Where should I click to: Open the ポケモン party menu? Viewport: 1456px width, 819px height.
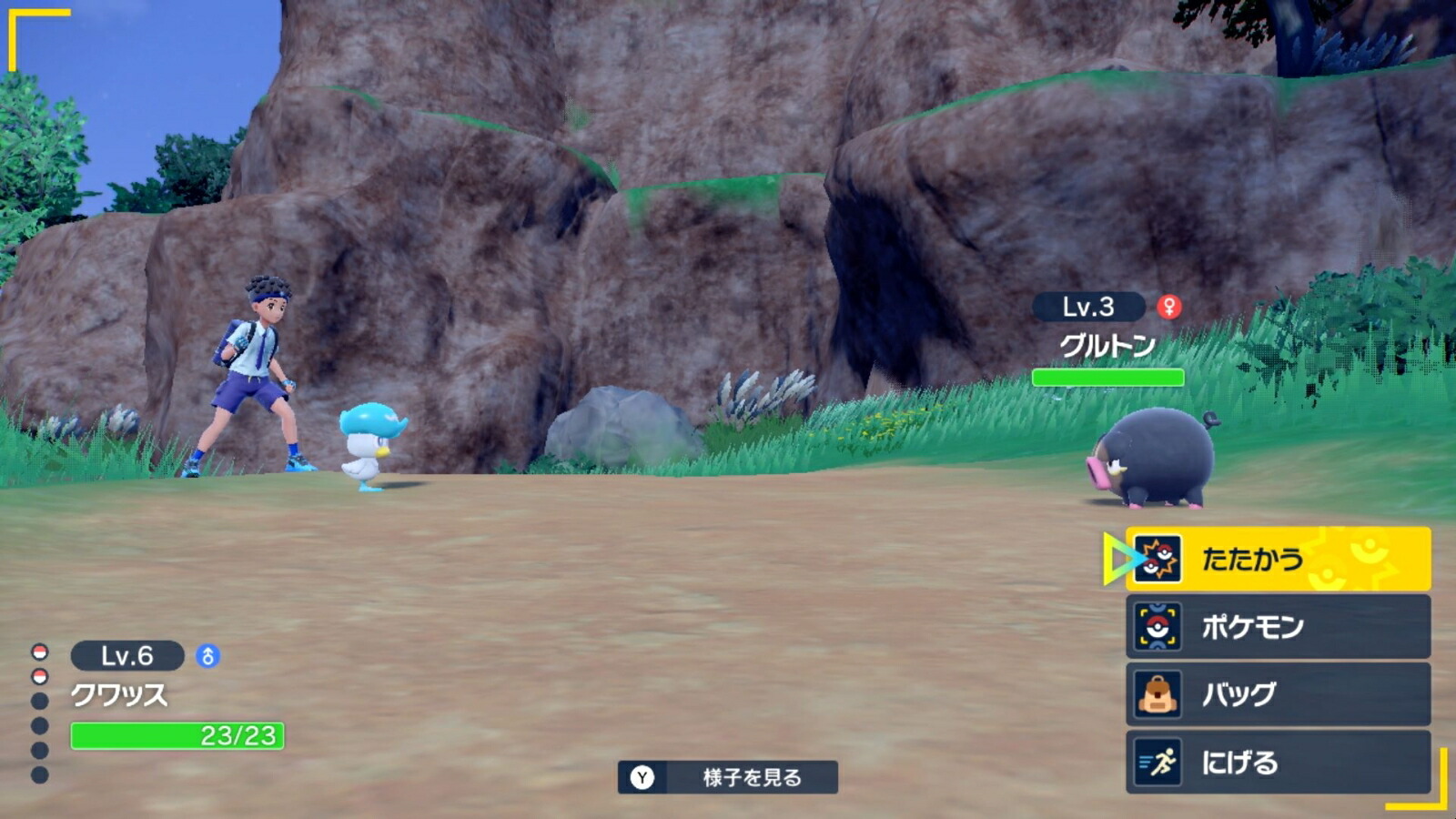[x=1277, y=627]
